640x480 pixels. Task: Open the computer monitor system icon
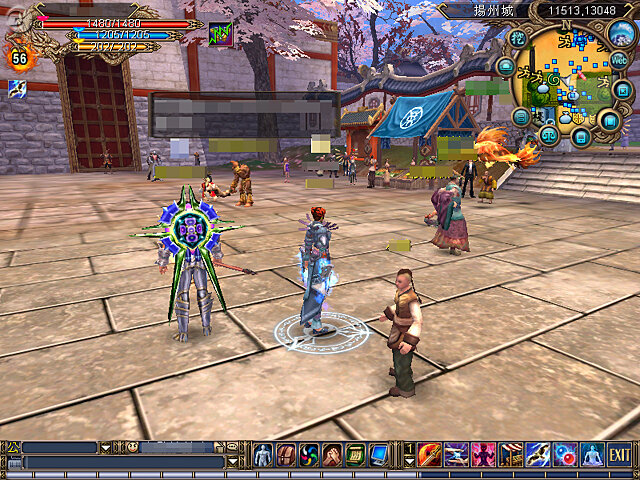pyautogui.click(x=378, y=455)
